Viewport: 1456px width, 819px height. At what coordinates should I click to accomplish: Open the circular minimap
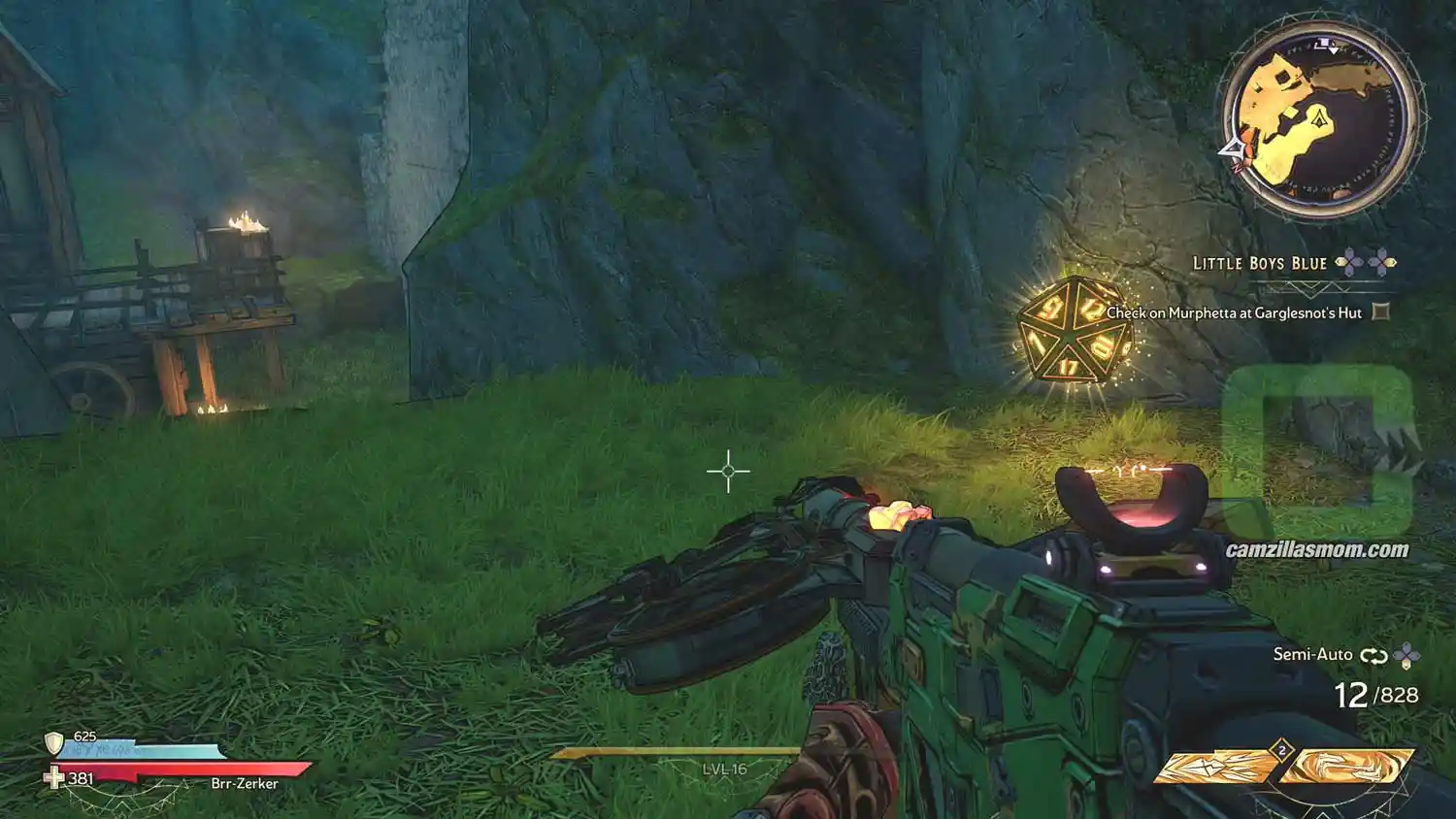tap(1318, 120)
